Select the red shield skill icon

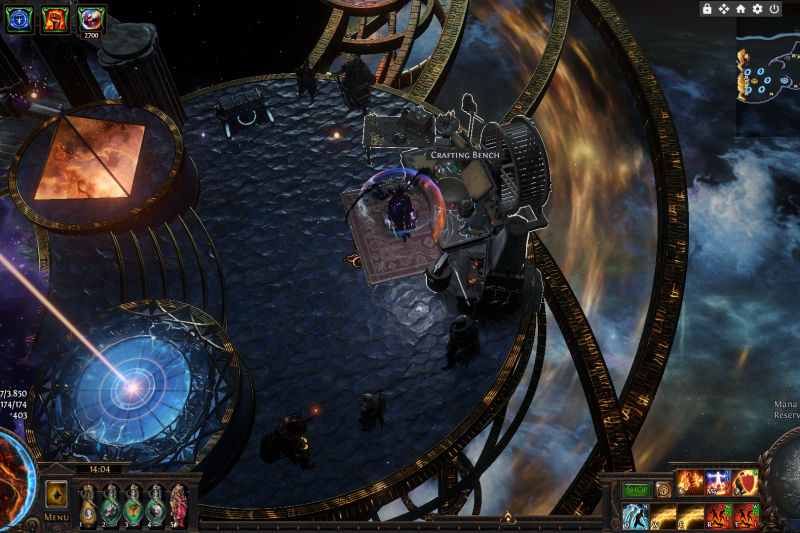tap(747, 484)
